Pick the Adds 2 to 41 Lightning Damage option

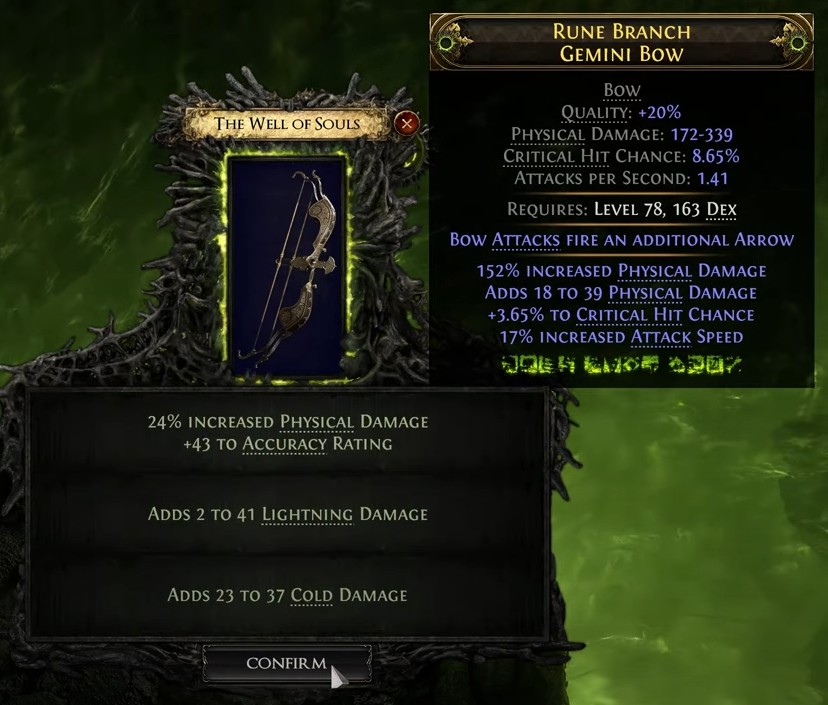click(x=287, y=515)
